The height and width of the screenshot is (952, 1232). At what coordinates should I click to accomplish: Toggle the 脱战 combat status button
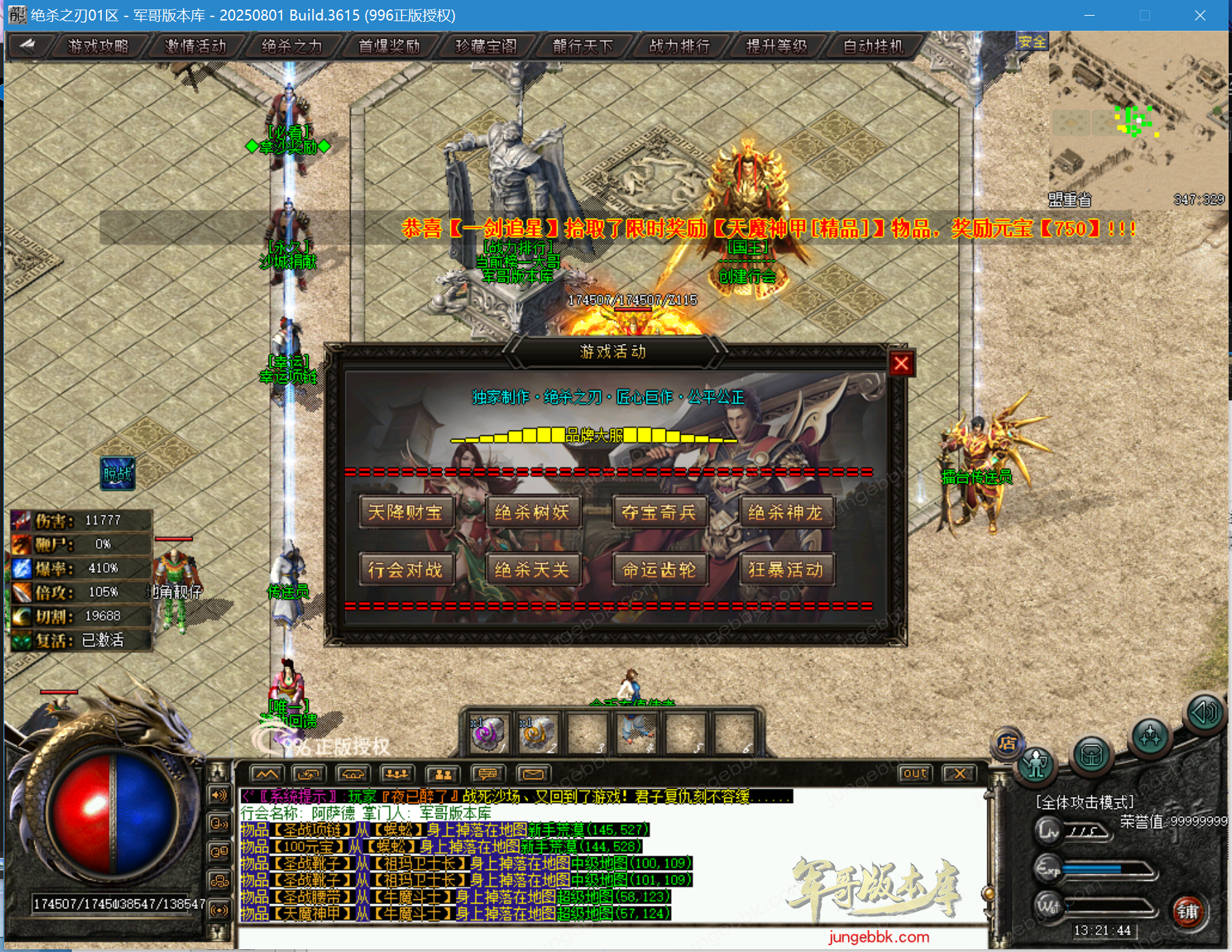[118, 473]
